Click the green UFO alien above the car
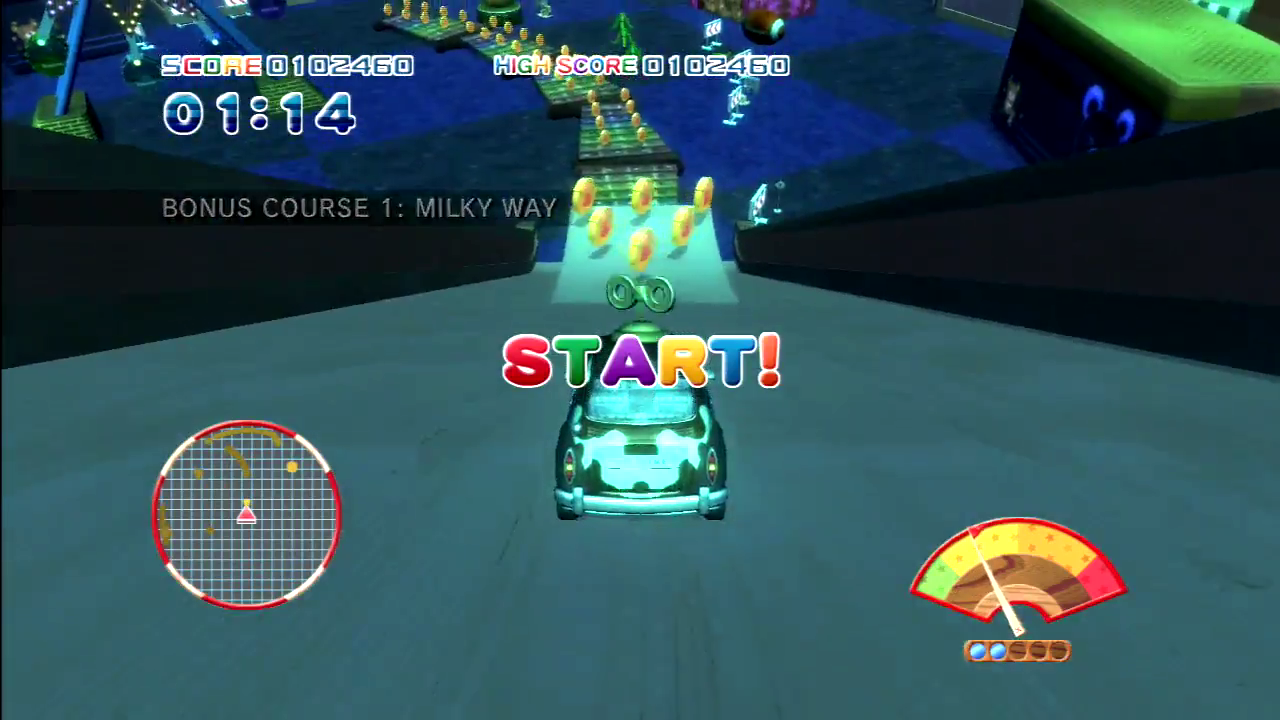The height and width of the screenshot is (720, 1280). click(x=640, y=292)
